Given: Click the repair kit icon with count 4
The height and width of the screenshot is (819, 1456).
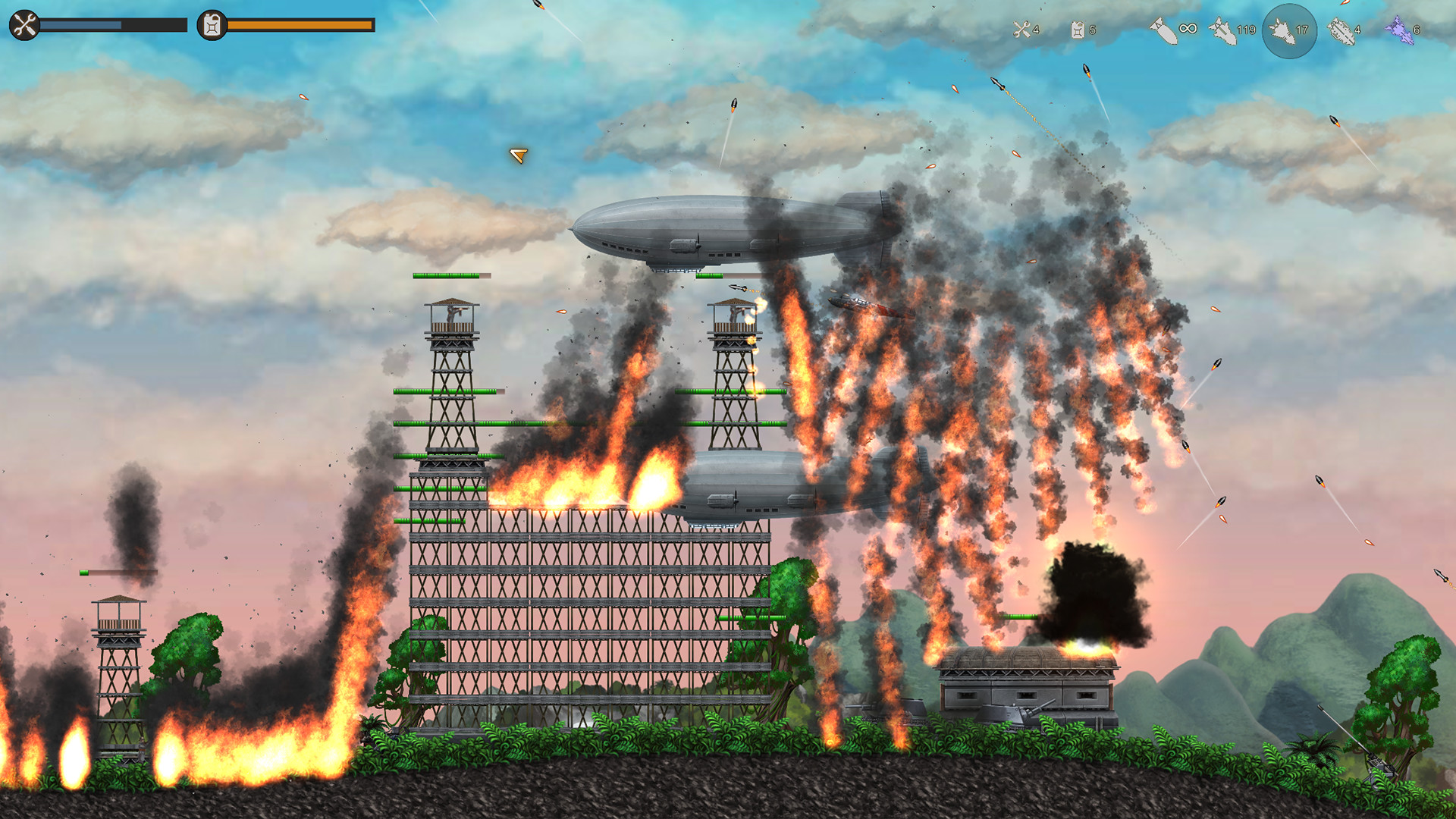Looking at the screenshot, I should [x=1021, y=30].
